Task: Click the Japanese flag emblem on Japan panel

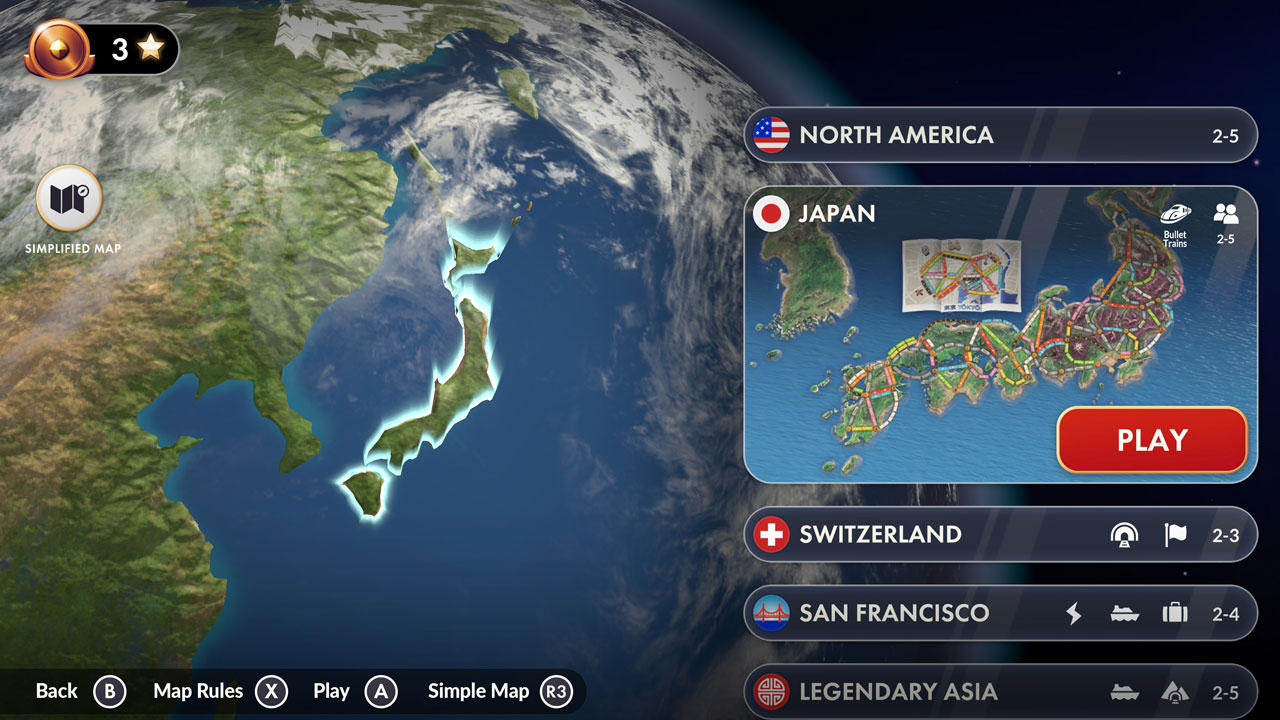Action: coord(770,214)
